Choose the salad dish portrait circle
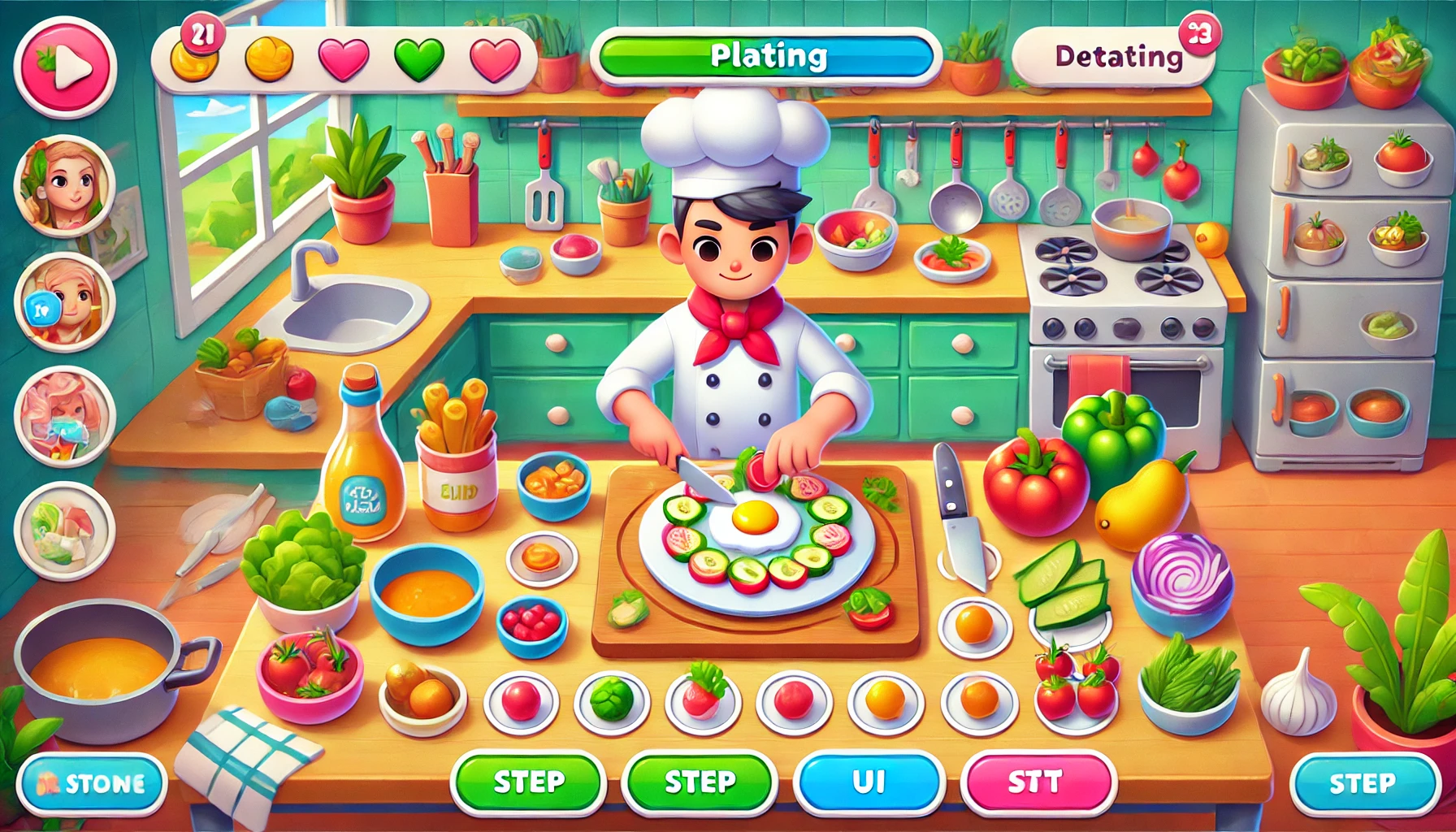 coord(64,531)
